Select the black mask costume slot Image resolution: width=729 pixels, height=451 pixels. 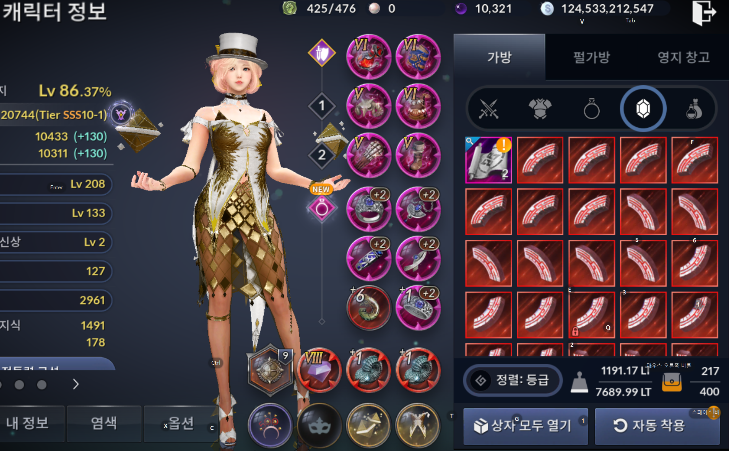(x=318, y=423)
